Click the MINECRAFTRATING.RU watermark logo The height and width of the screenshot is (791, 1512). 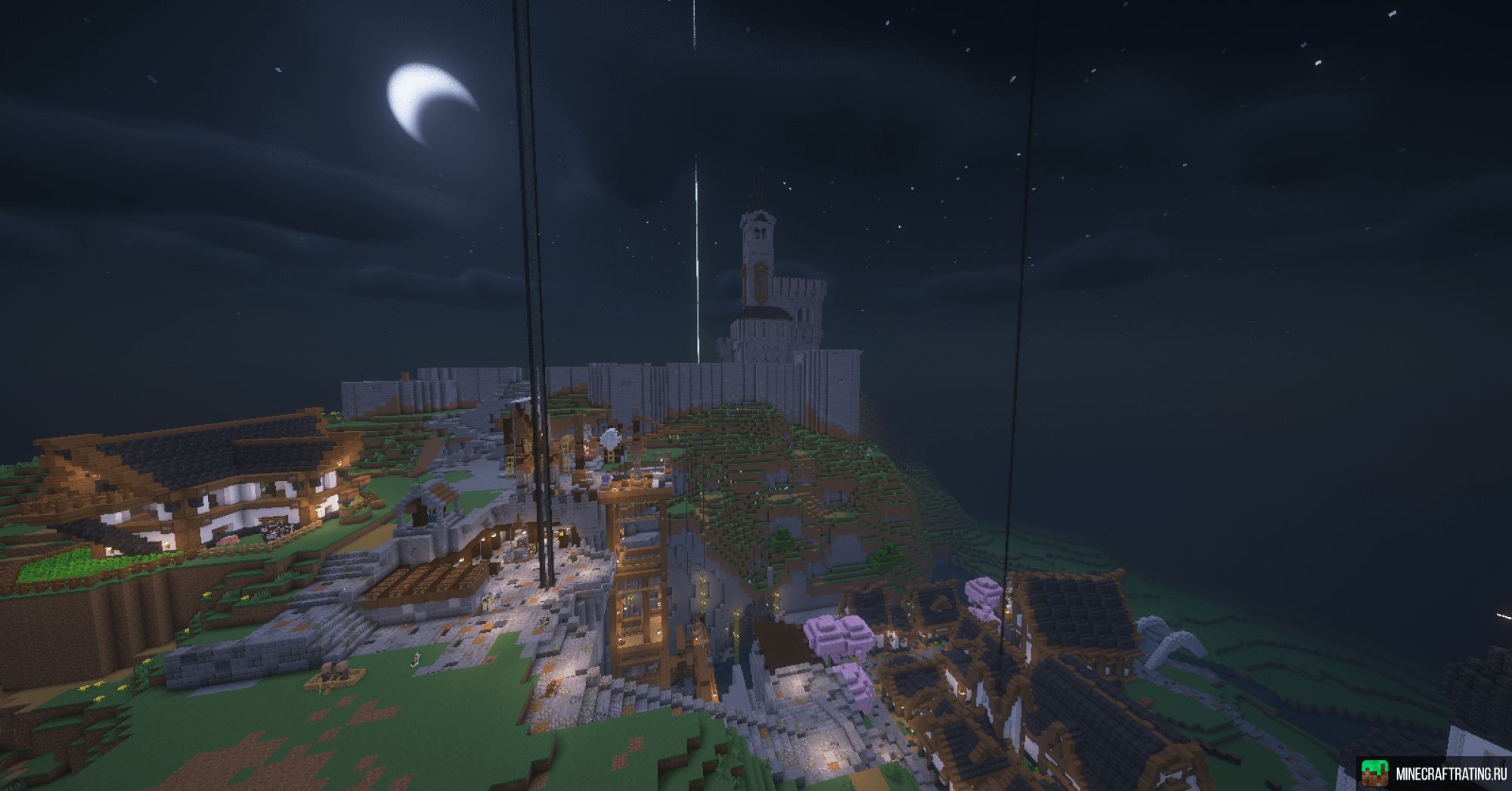[x=1433, y=773]
